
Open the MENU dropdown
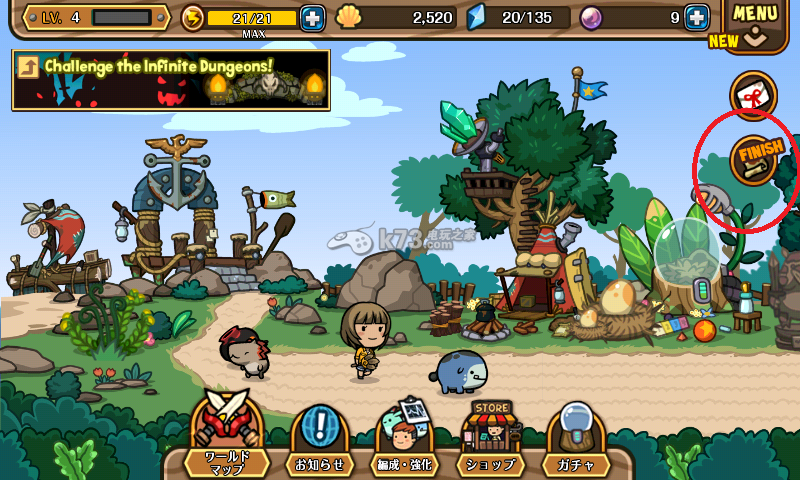click(x=754, y=22)
